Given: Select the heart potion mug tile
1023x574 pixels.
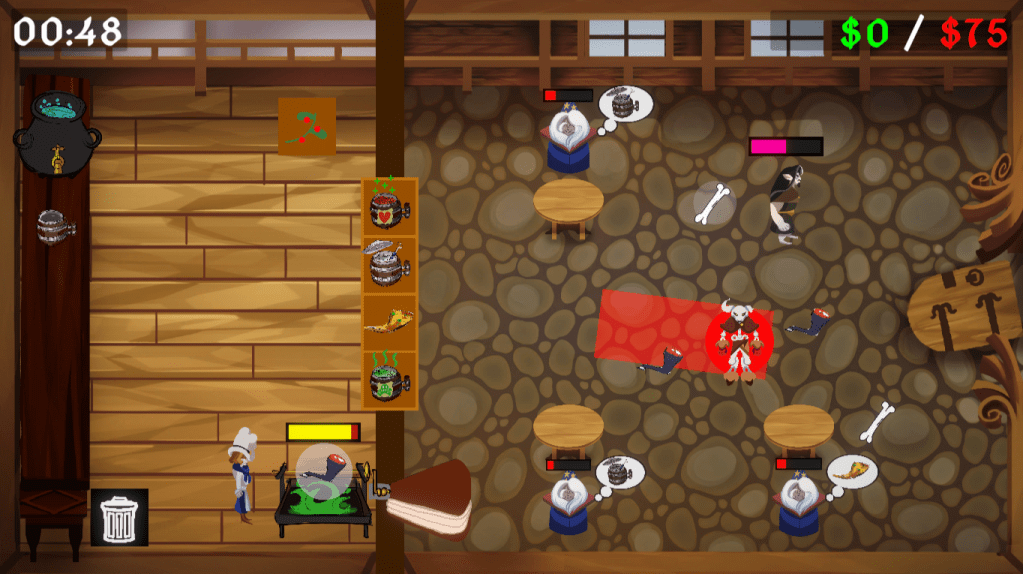Looking at the screenshot, I should (390, 207).
